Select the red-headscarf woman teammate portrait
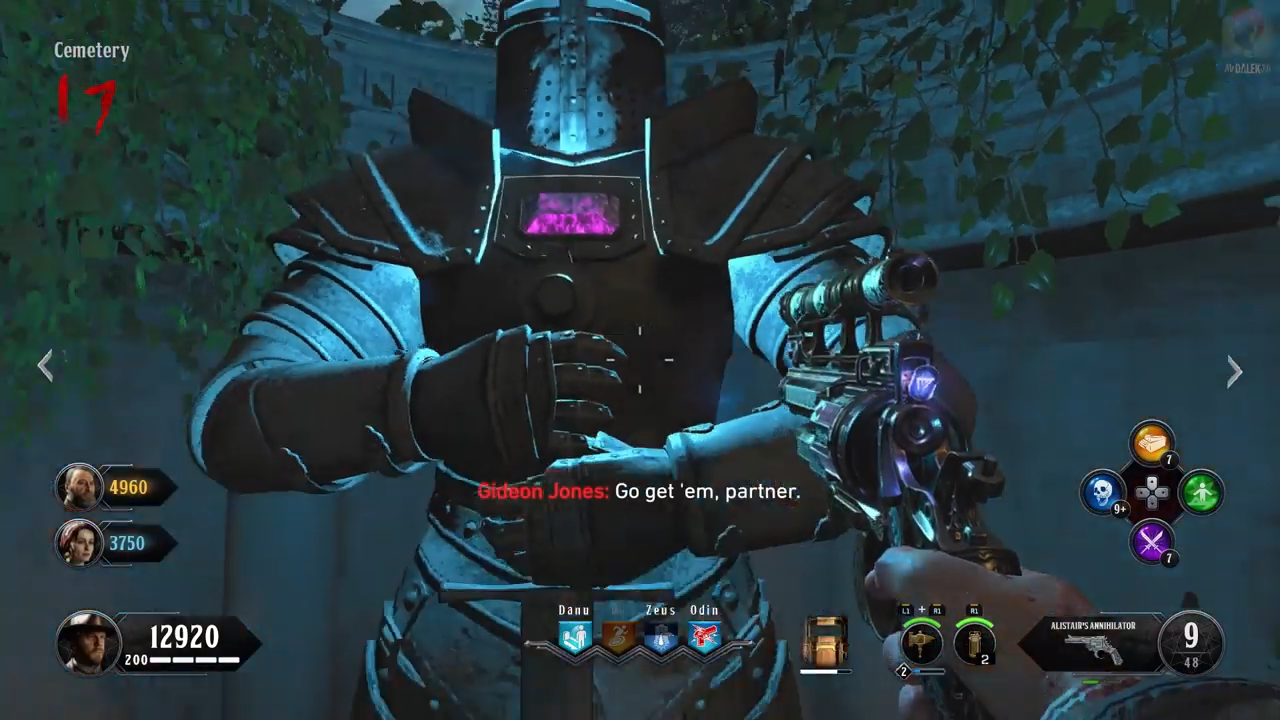Screen dimensions: 1280x720 [77, 543]
